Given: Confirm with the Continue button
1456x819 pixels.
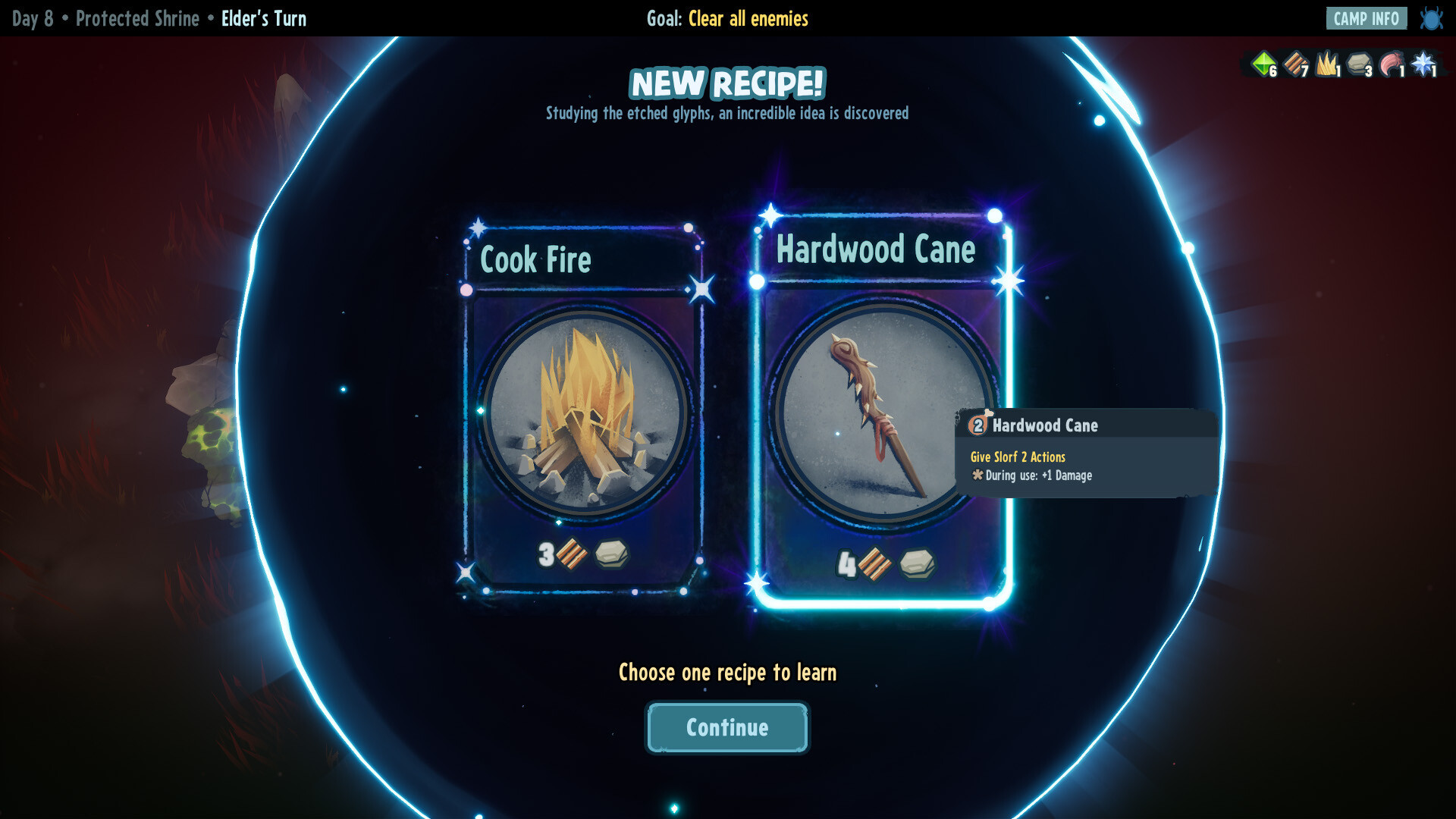Looking at the screenshot, I should tap(727, 727).
